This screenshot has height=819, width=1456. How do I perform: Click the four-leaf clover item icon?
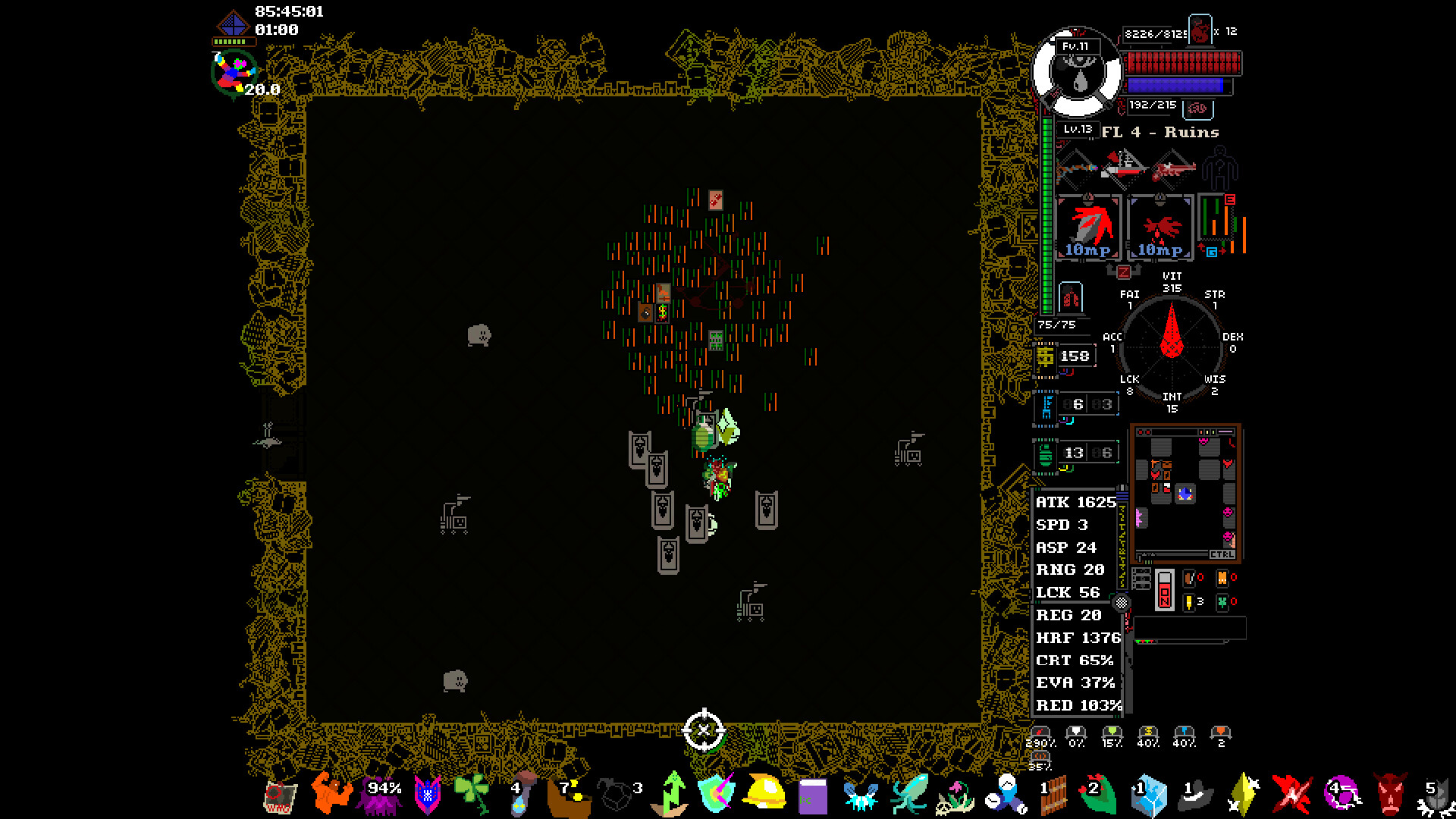pyautogui.click(x=473, y=793)
